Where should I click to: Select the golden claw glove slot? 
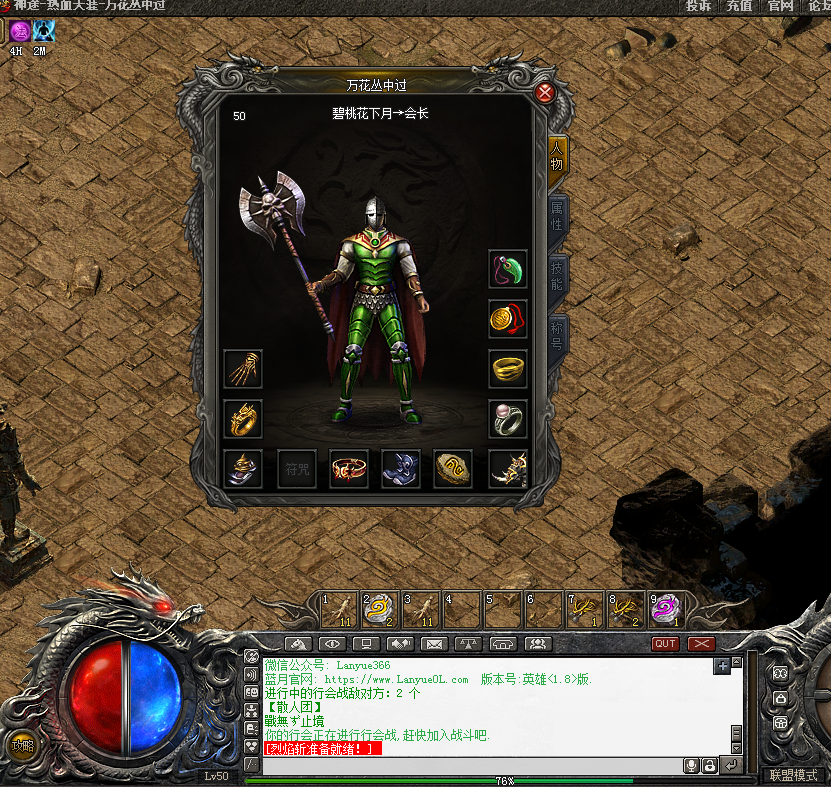click(243, 369)
